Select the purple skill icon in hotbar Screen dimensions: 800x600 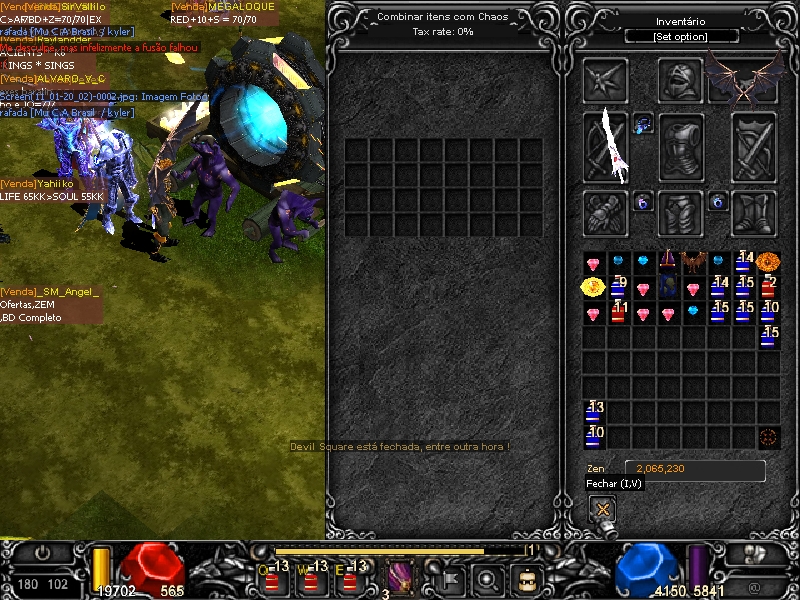(x=401, y=578)
